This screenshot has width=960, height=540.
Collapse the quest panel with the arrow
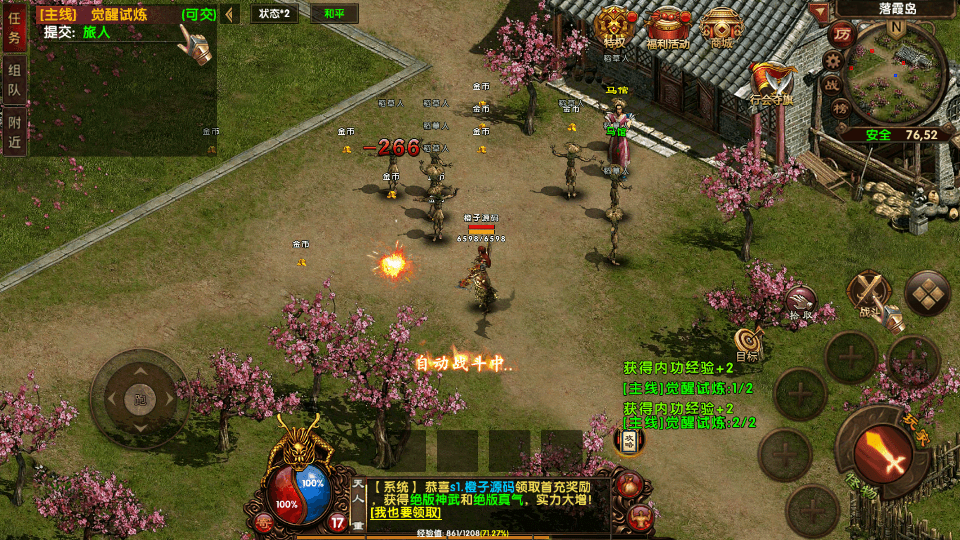tap(229, 14)
